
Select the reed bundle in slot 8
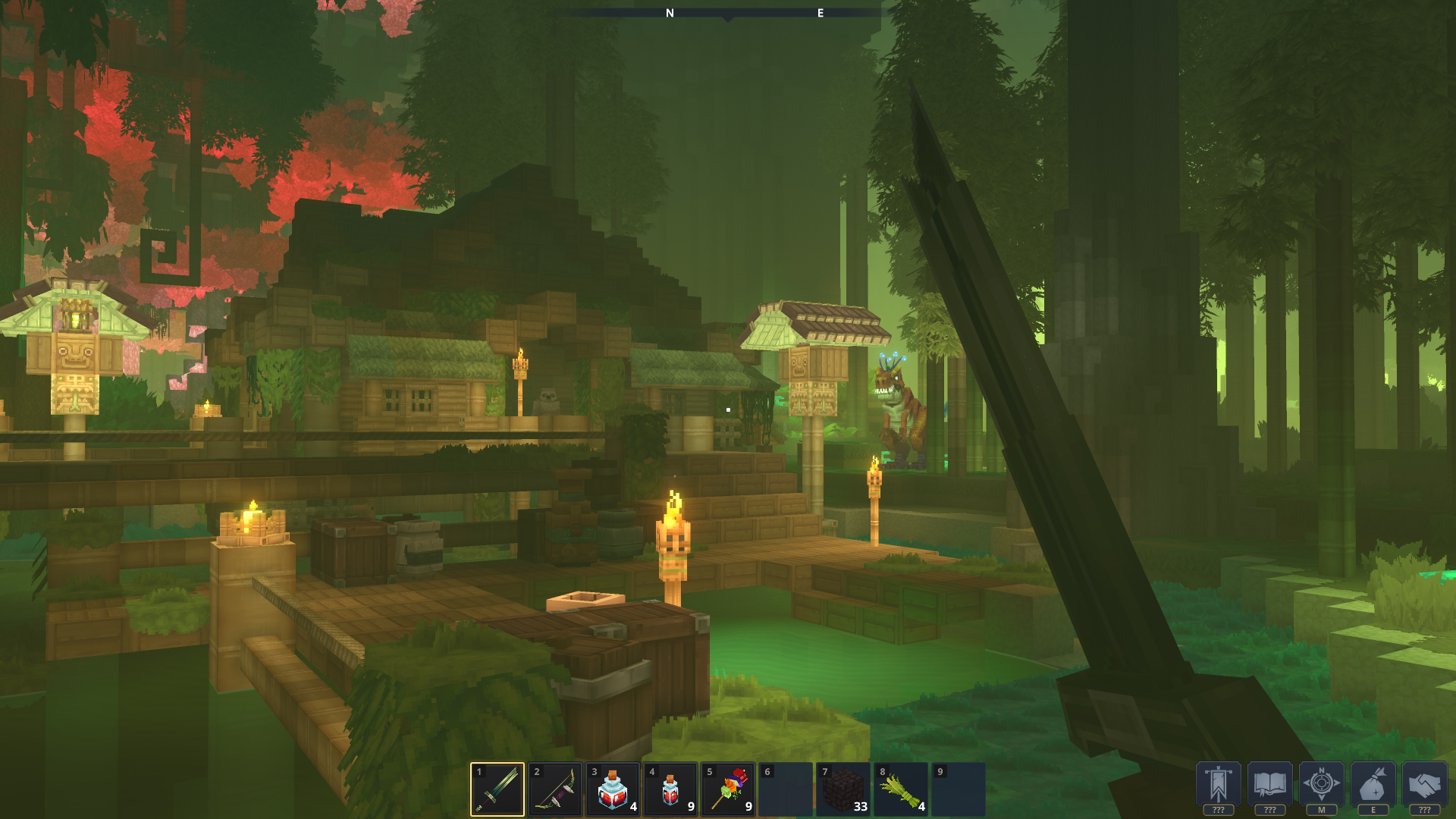902,788
